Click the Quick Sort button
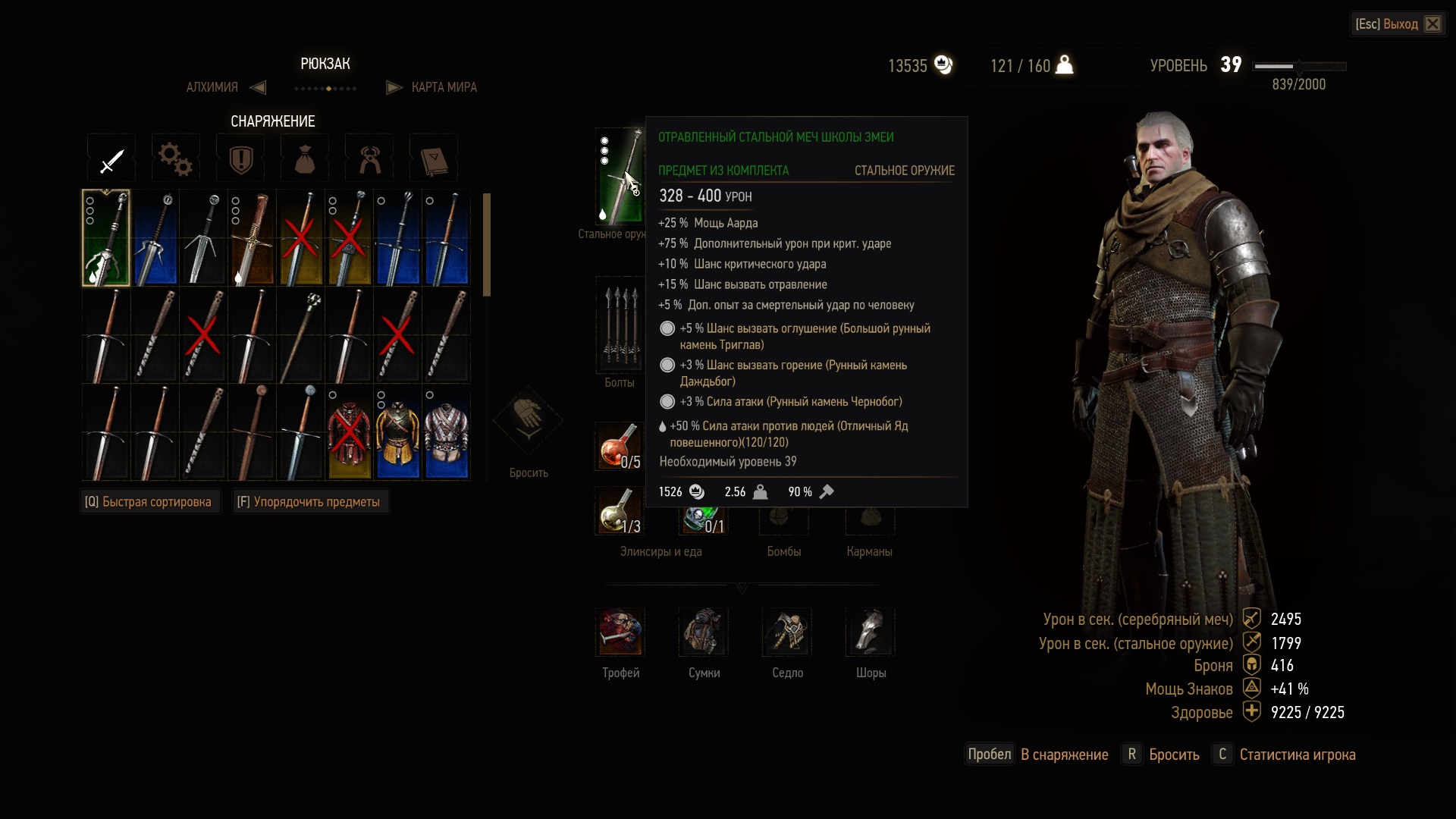 [x=149, y=502]
